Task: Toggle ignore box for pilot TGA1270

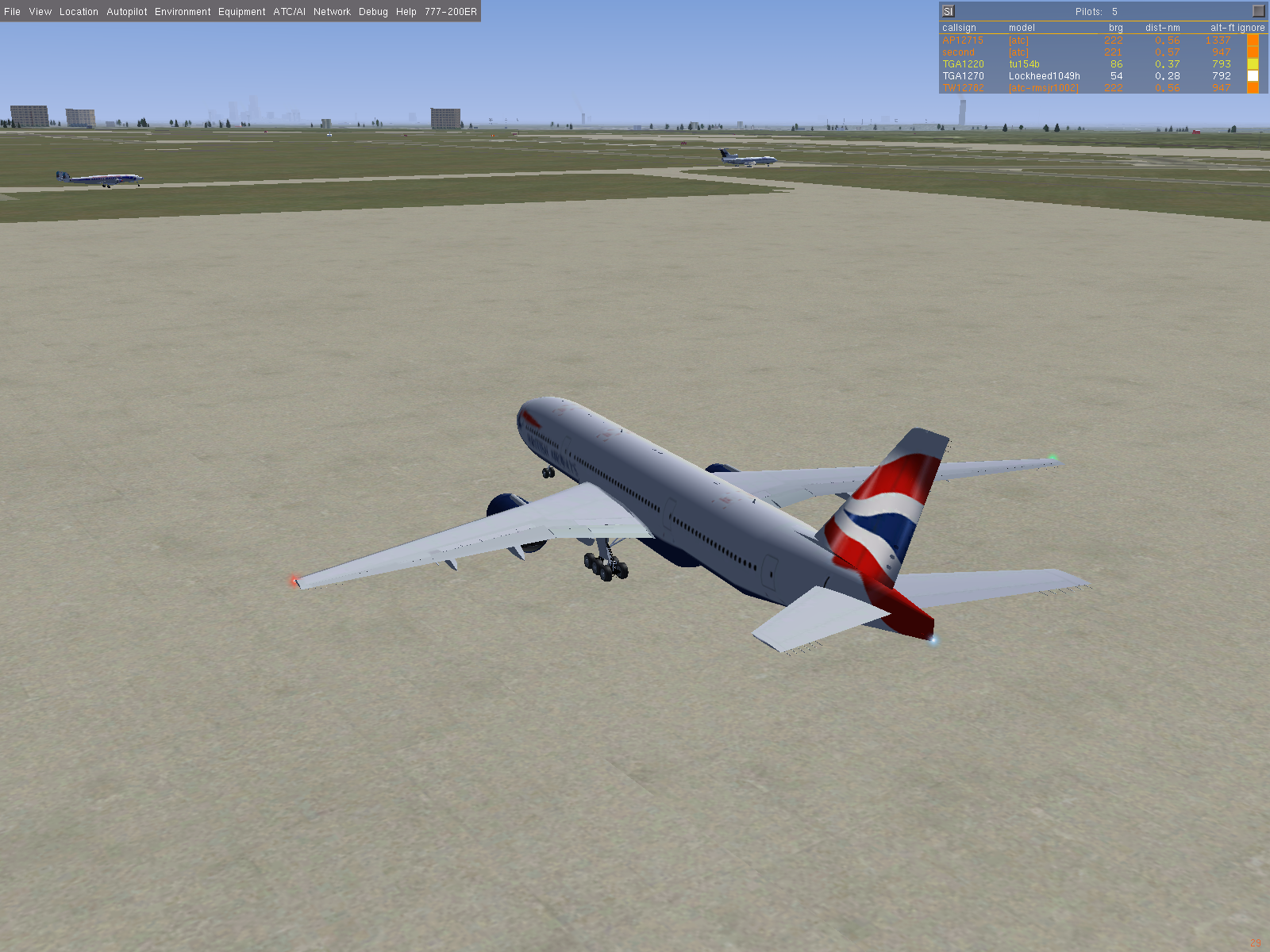Action: (1253, 76)
